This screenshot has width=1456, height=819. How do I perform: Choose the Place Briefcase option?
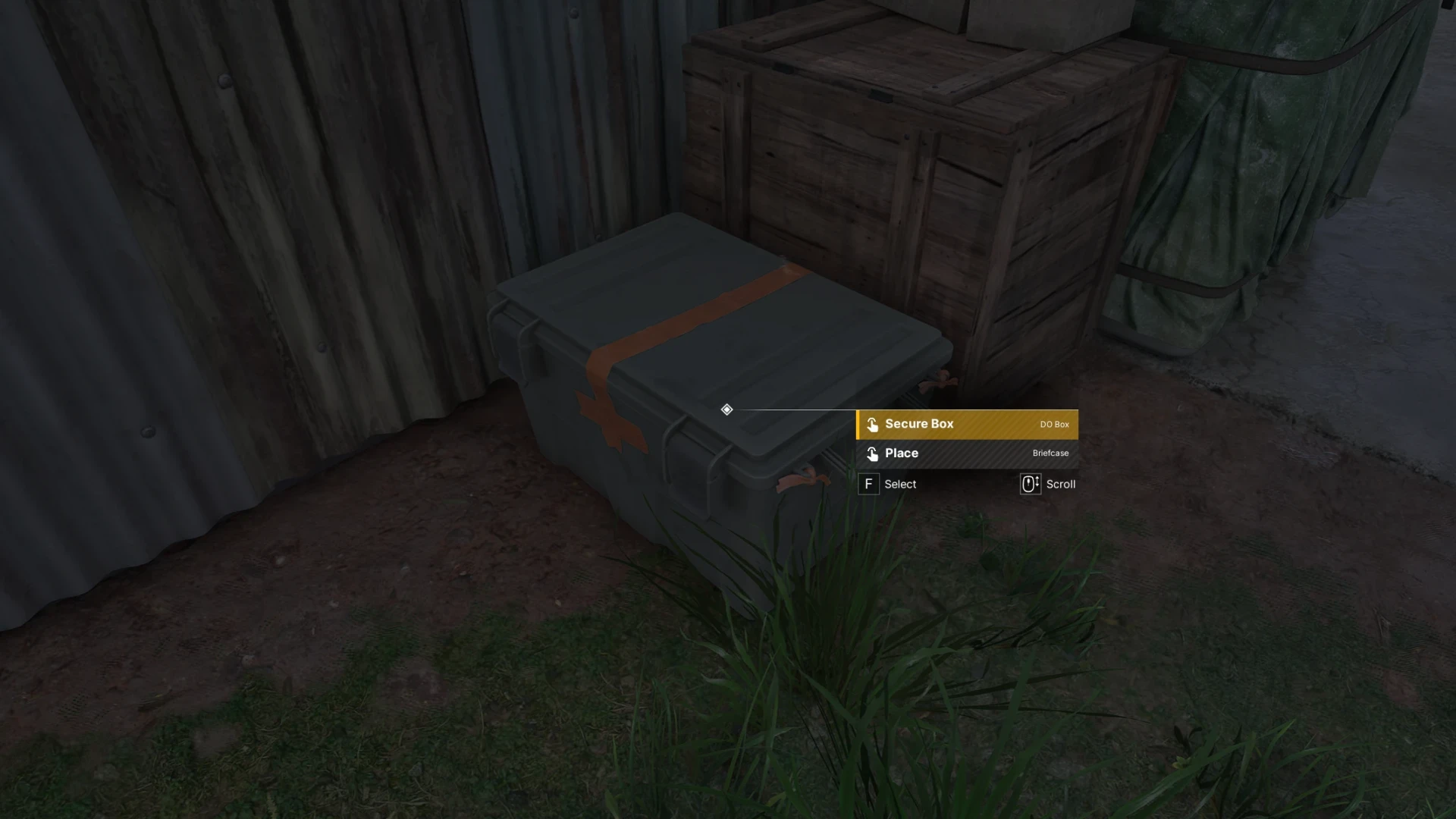[967, 453]
